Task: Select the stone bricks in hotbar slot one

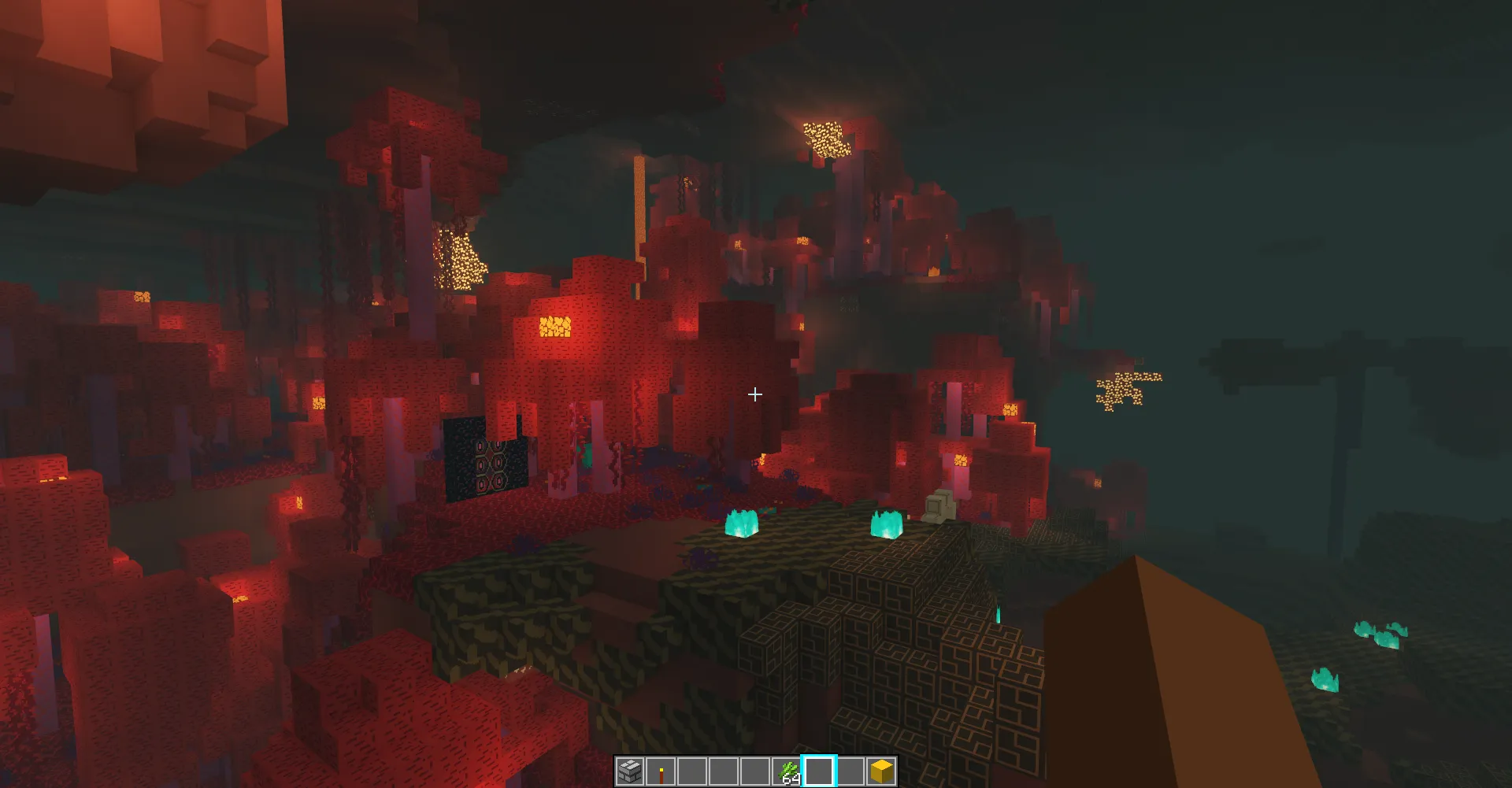Action: point(630,772)
